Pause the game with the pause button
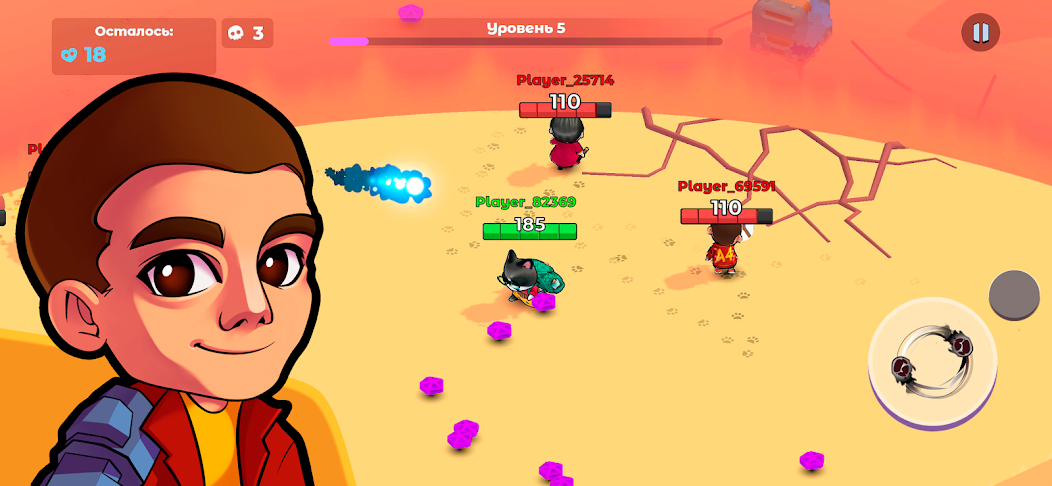This screenshot has width=1052, height=486. [980, 33]
